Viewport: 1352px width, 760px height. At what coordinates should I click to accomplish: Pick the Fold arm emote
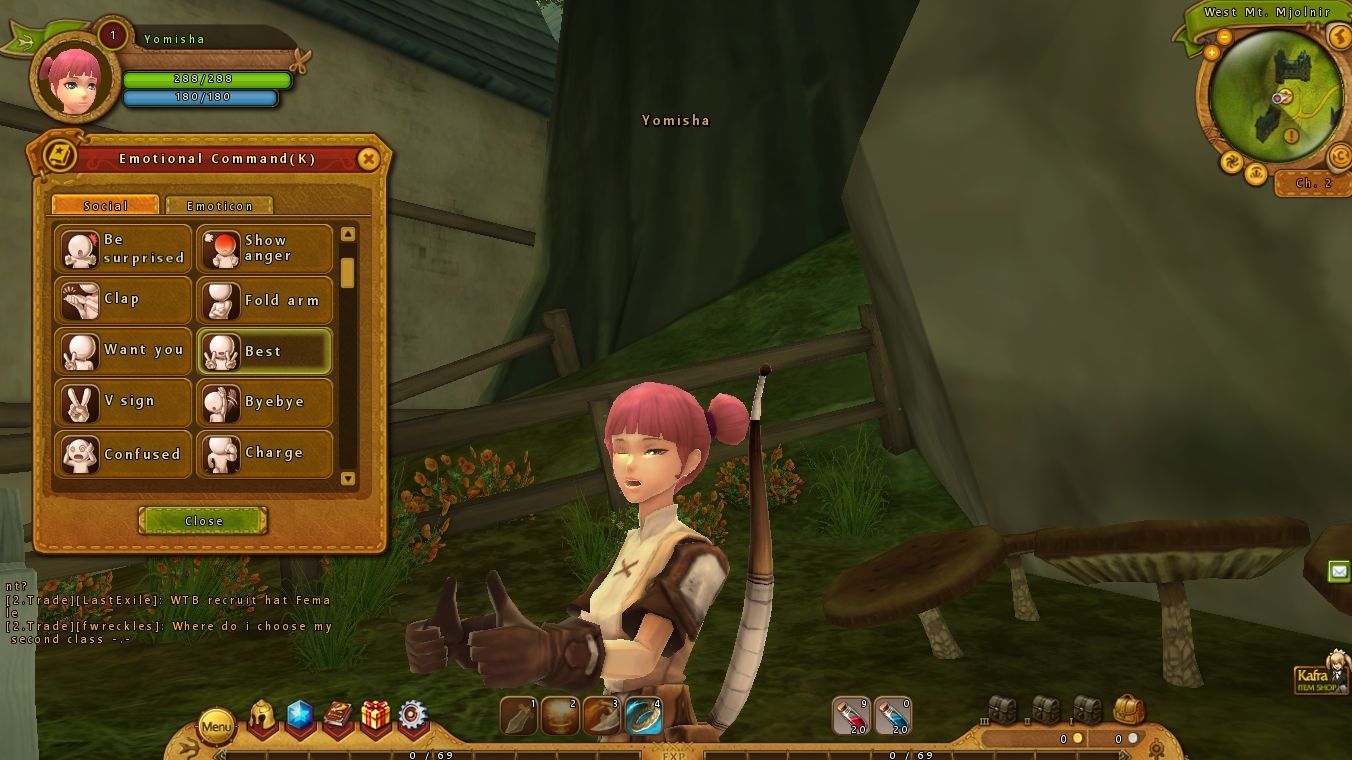(264, 300)
